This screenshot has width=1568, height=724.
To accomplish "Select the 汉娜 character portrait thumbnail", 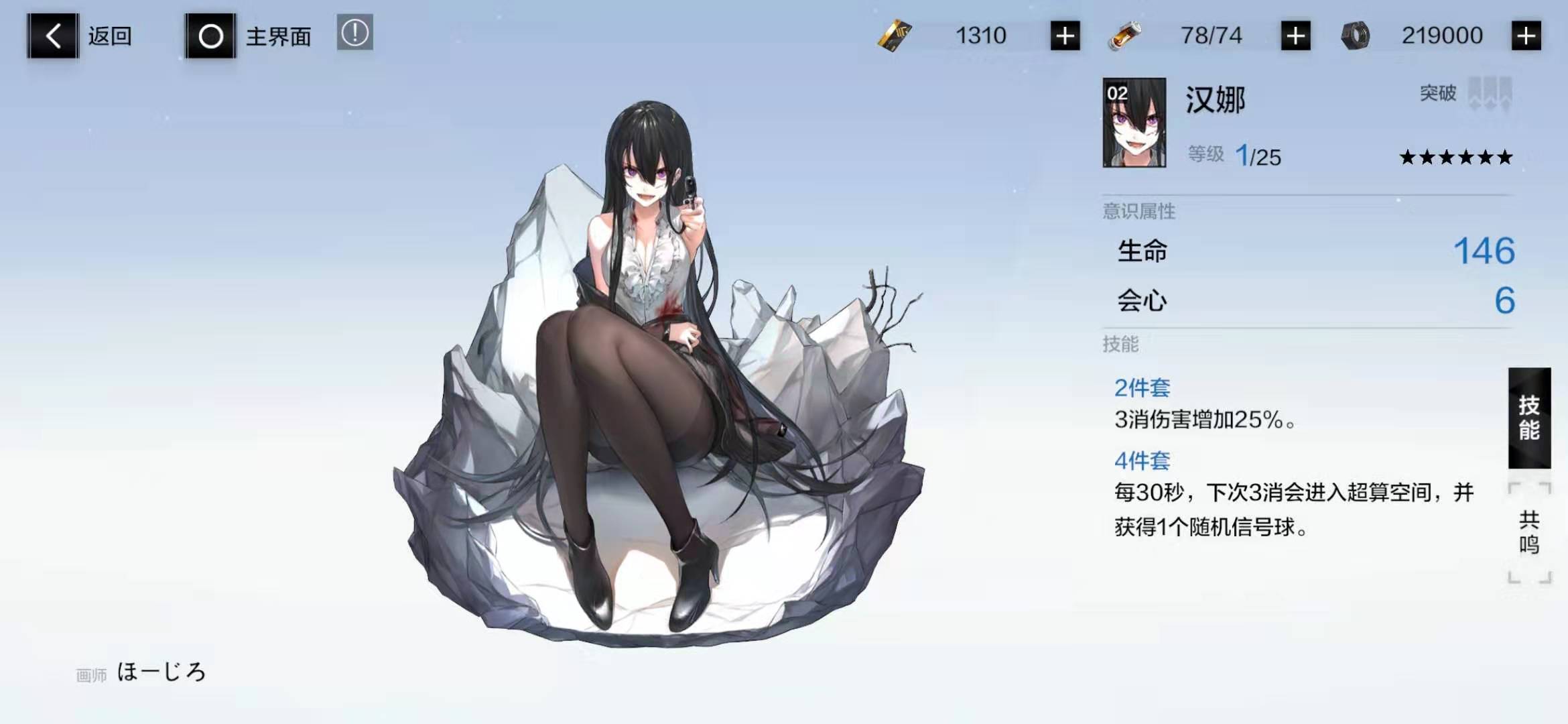I will click(x=1136, y=123).
